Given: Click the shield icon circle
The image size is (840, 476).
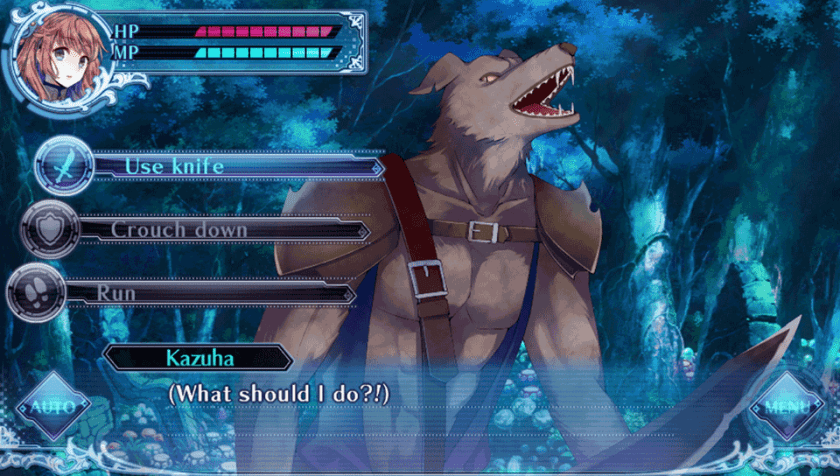Looking at the screenshot, I should 48,229.
